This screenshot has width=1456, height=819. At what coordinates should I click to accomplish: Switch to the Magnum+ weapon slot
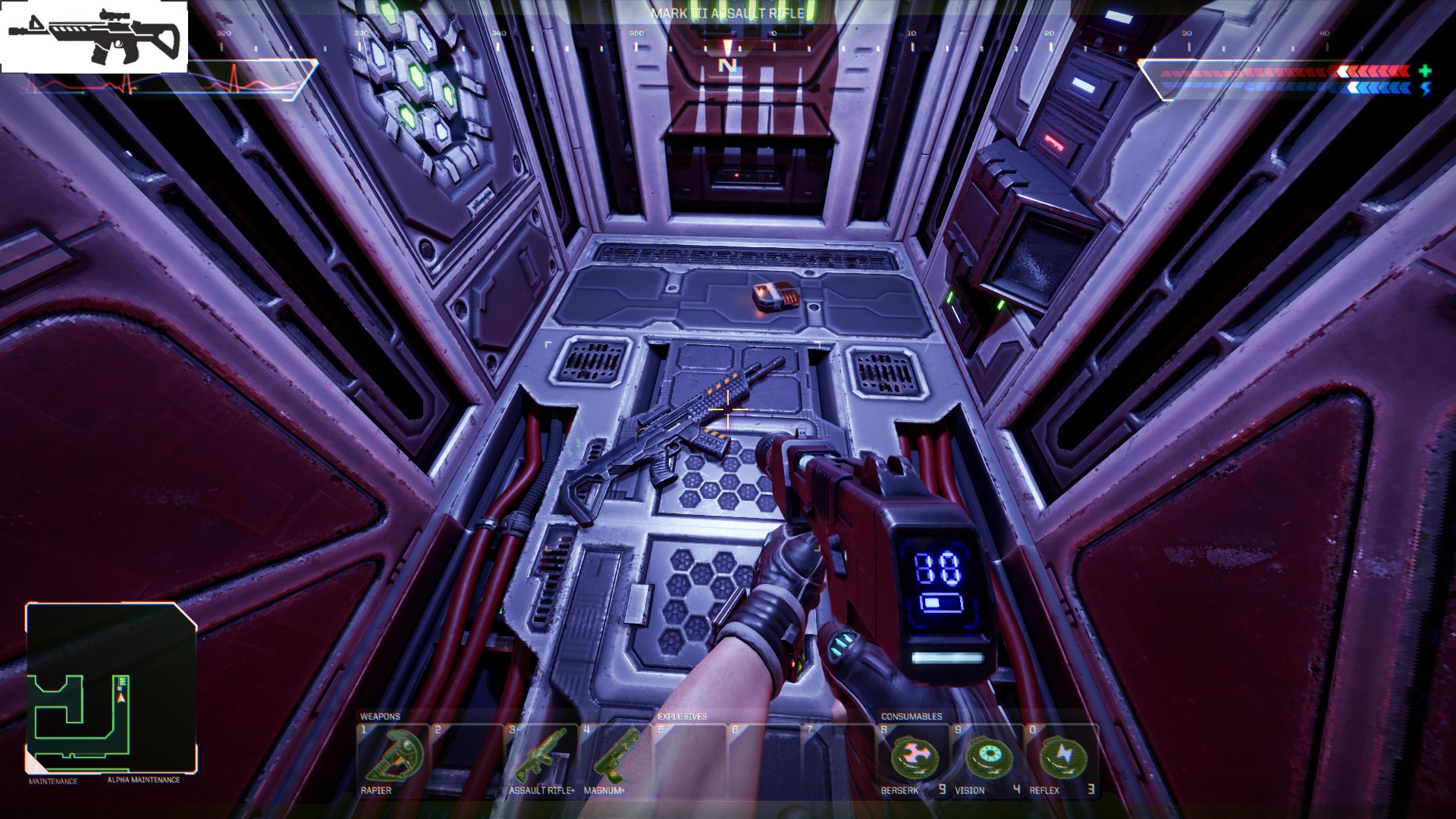[x=614, y=758]
